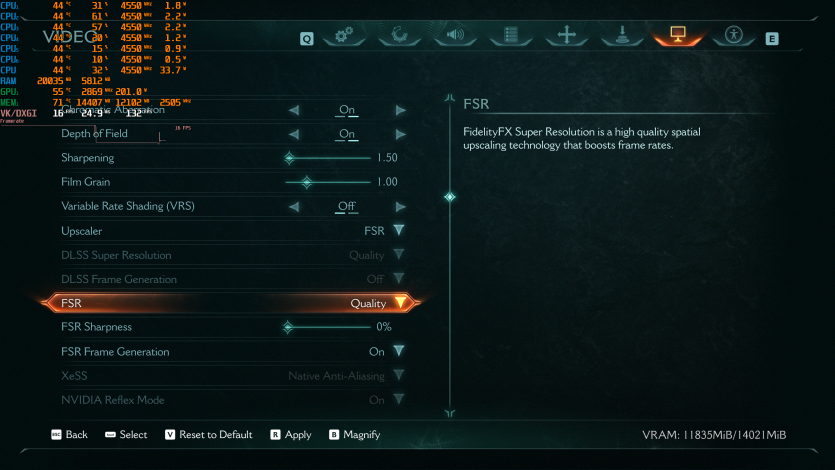This screenshot has width=835, height=470.
Task: Go Back from the video settings
Action: [69, 435]
